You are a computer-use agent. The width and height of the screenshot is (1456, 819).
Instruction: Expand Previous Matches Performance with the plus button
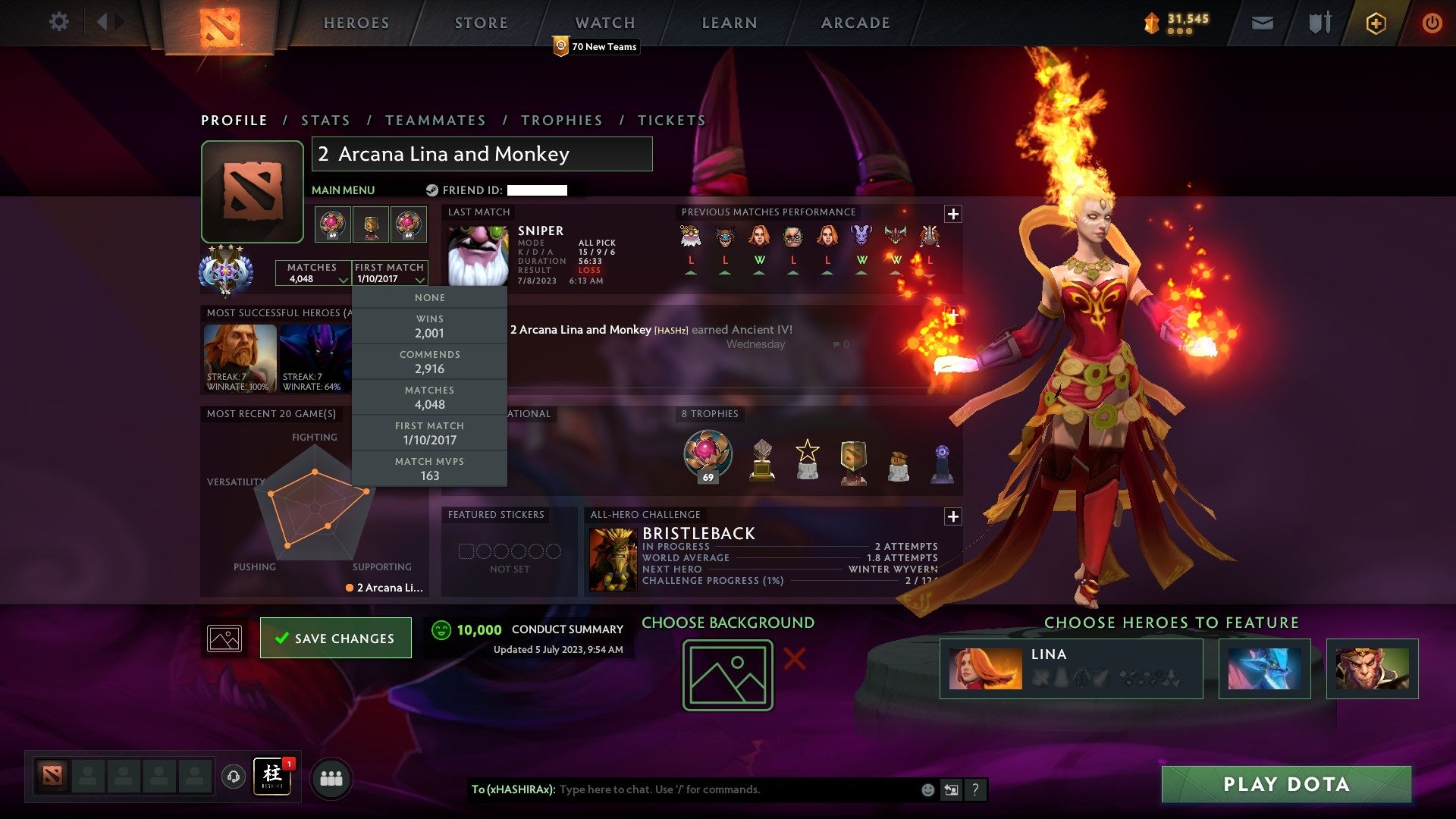[x=953, y=213]
